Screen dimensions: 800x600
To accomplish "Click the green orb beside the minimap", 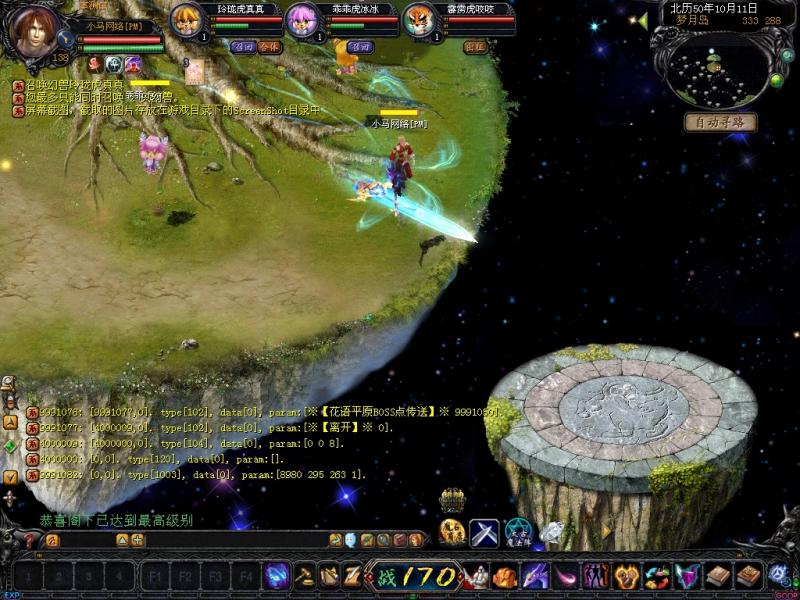I will [775, 80].
